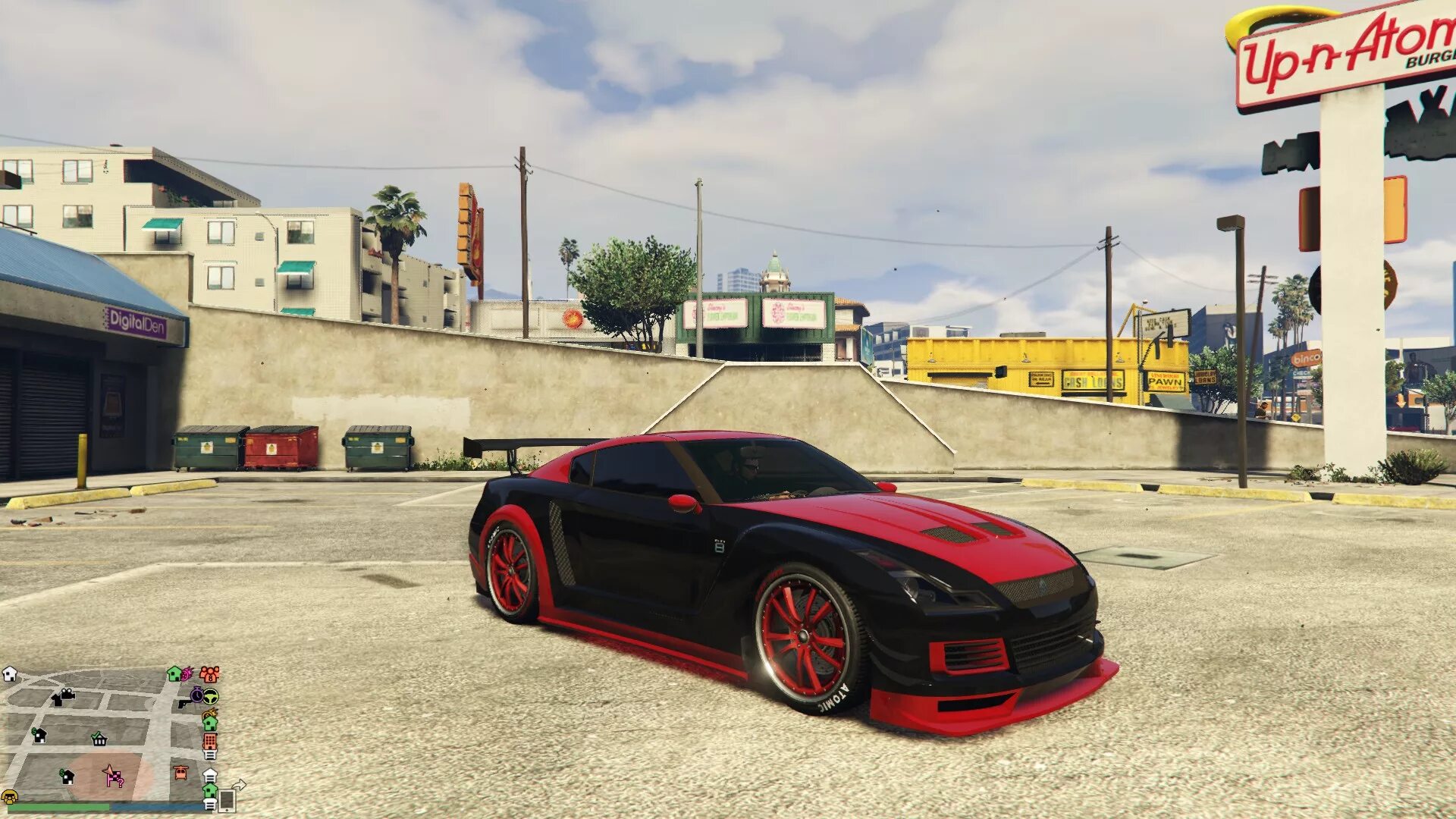Click the smartphone icon beside the minimap
1456x819 pixels.
(225, 802)
